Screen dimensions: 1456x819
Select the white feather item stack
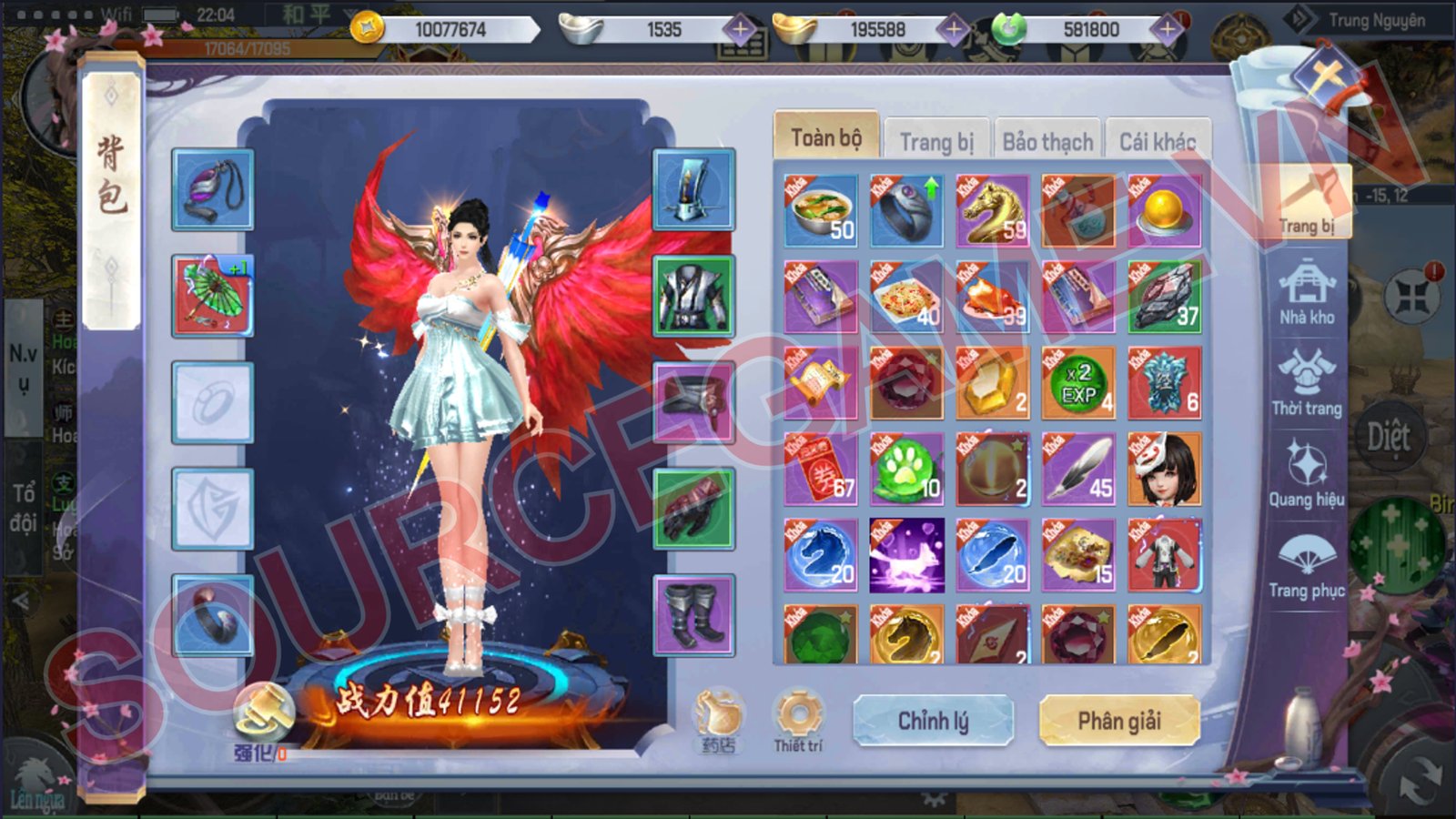click(x=1079, y=470)
